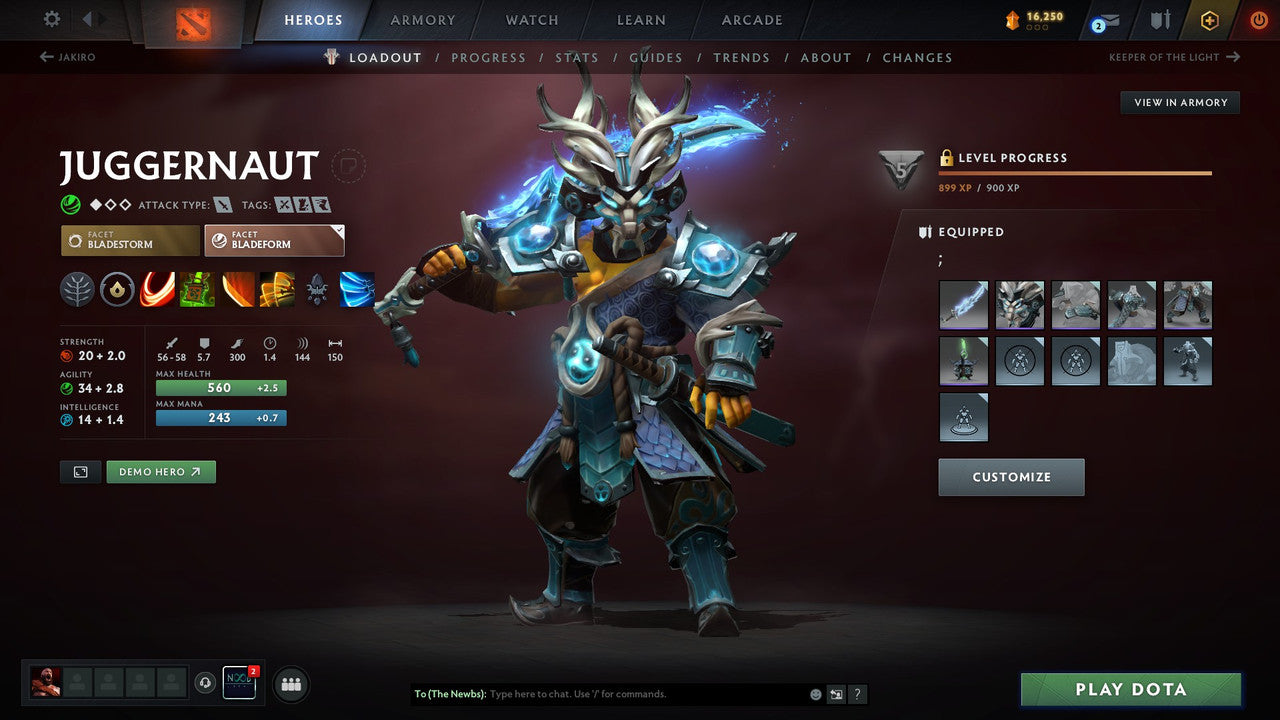Click the power button to quit
1280x720 pixels.
(x=1258, y=19)
